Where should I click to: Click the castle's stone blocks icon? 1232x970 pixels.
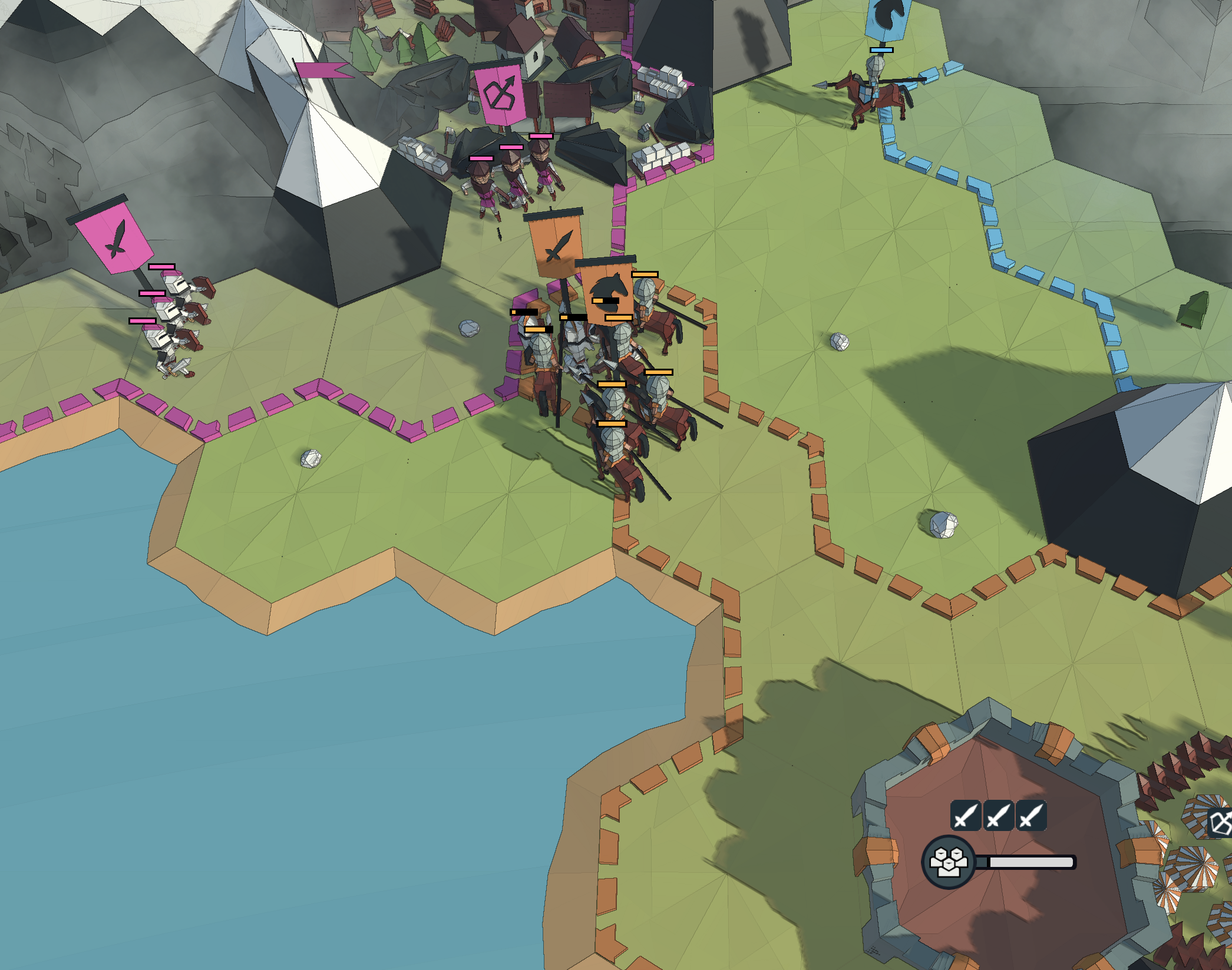pos(948,862)
